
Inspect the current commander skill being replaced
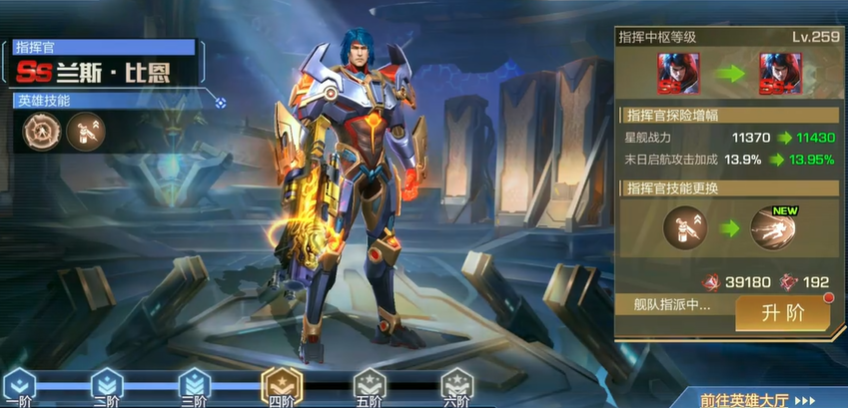683,229
